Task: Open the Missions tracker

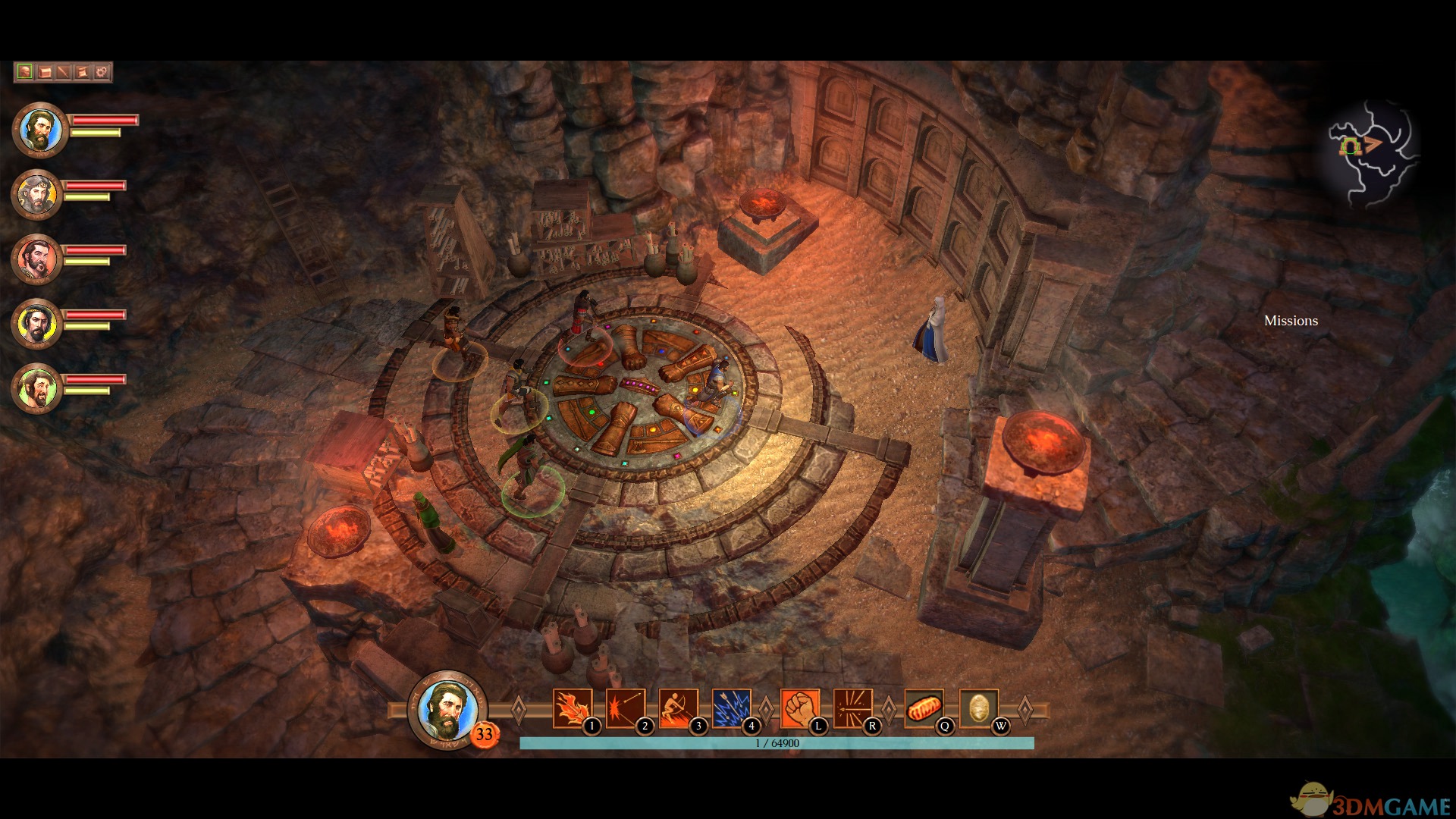Action: pyautogui.click(x=1291, y=321)
